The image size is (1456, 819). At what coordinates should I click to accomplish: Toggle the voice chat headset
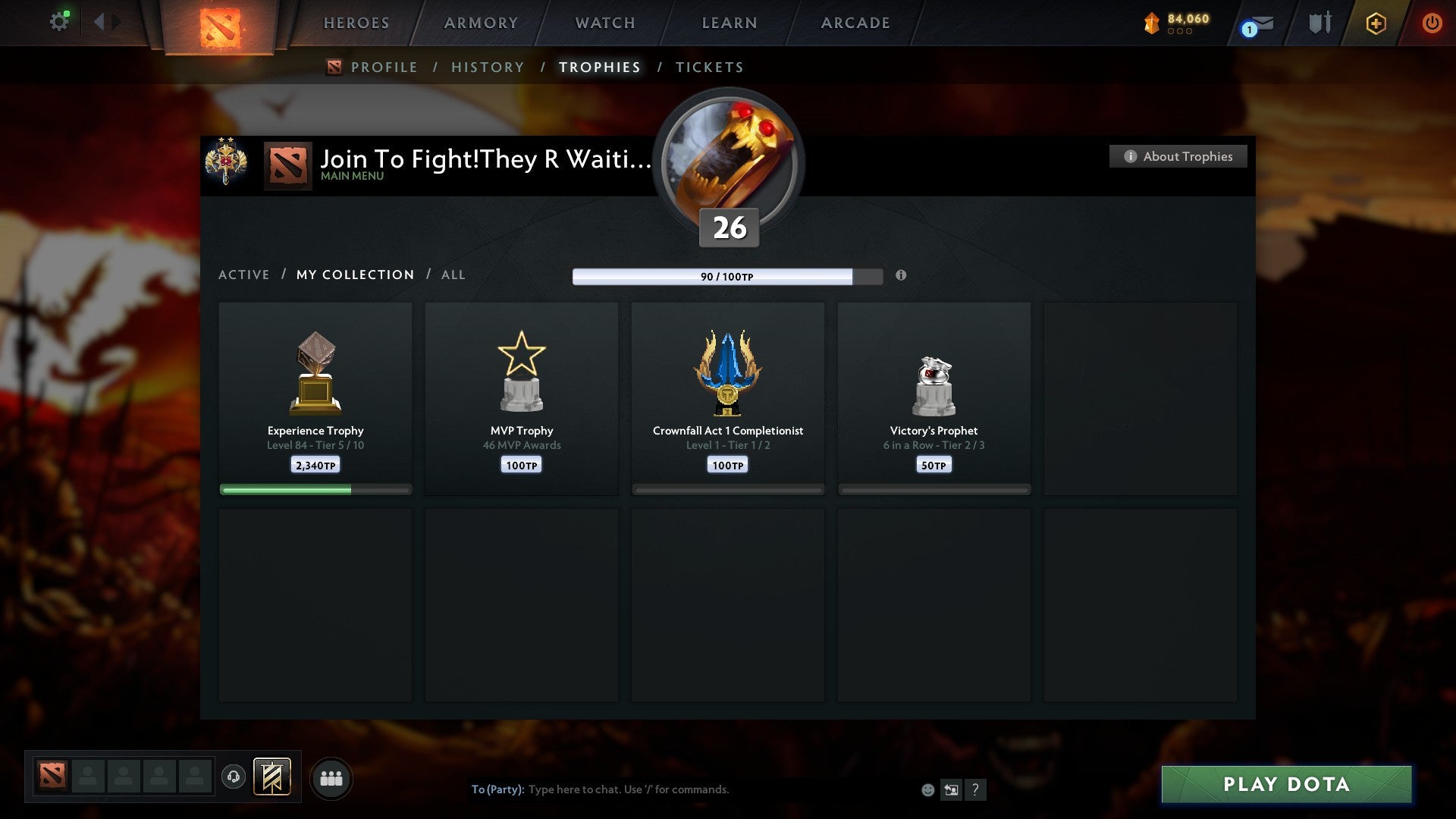233,777
